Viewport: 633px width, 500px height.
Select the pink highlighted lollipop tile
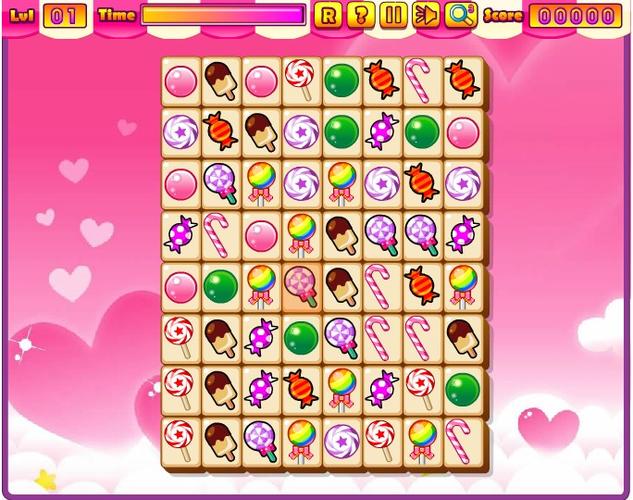click(301, 287)
